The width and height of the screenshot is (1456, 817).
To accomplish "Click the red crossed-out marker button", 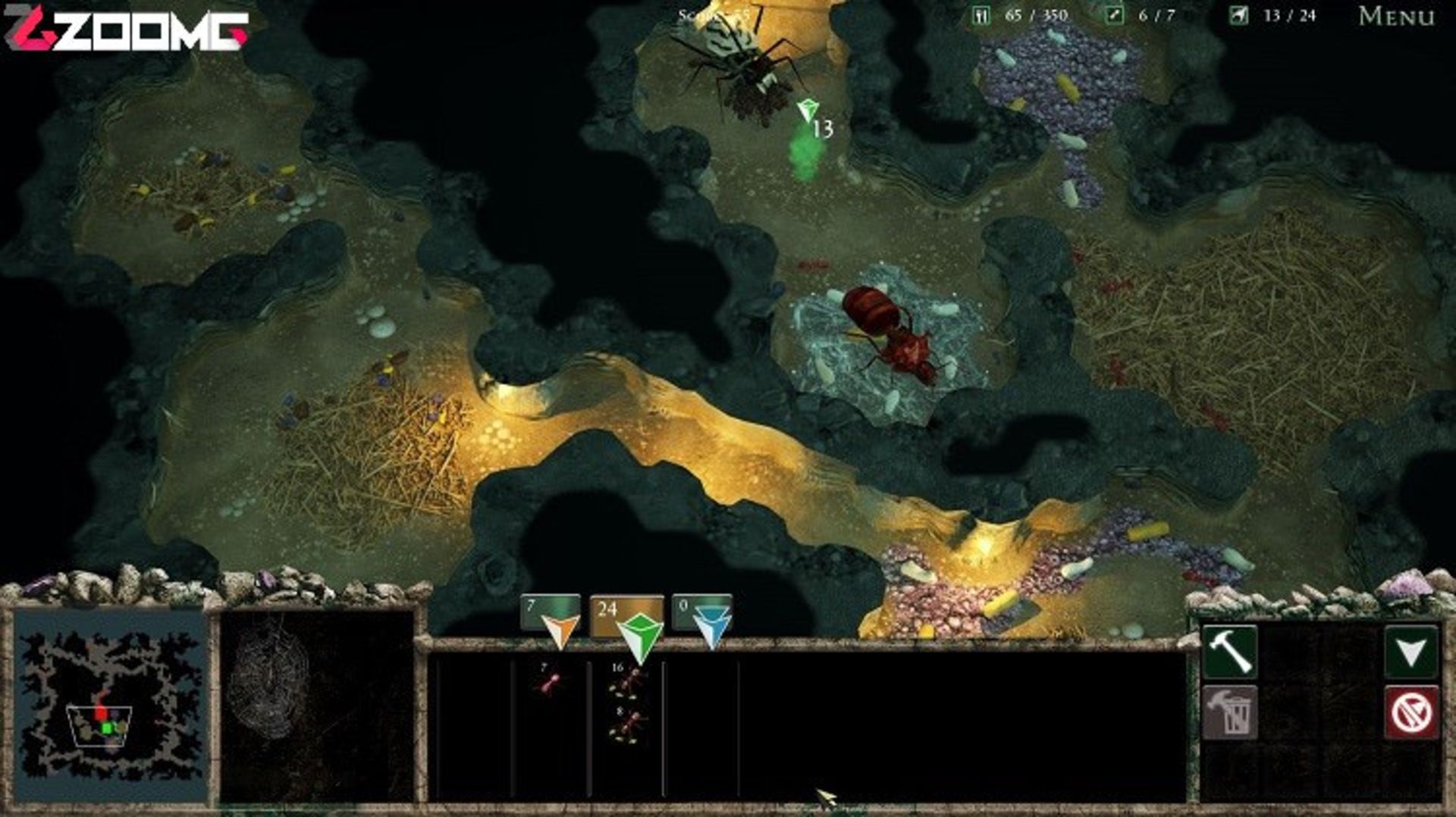I will [1410, 712].
